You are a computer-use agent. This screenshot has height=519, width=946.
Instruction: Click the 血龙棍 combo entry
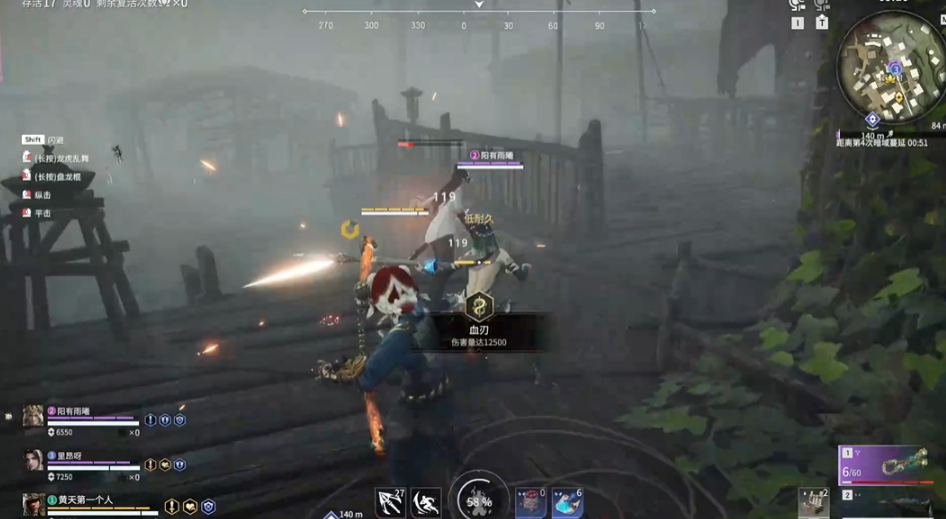[x=57, y=177]
